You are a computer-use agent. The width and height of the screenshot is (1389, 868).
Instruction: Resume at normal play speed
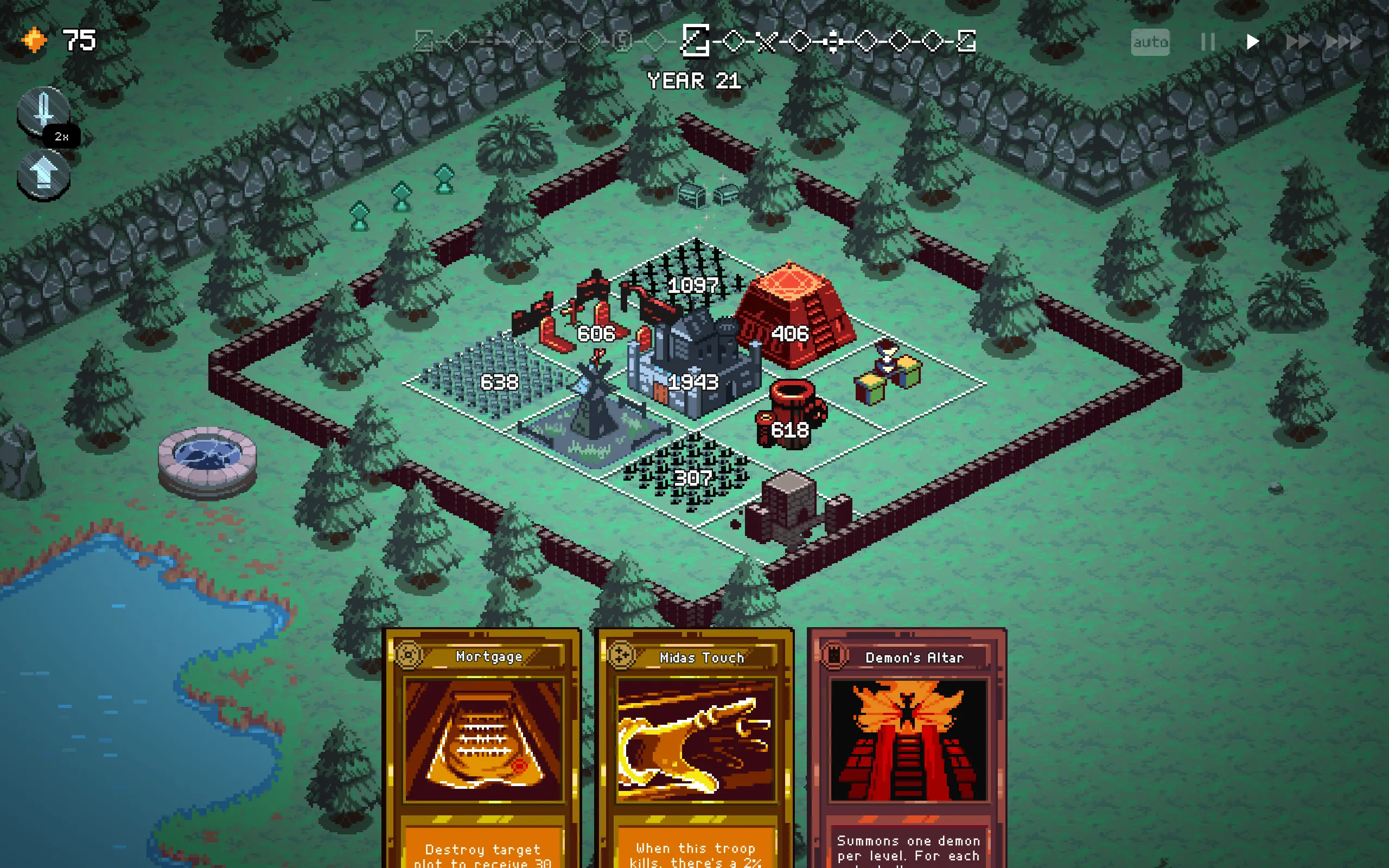[1252, 42]
